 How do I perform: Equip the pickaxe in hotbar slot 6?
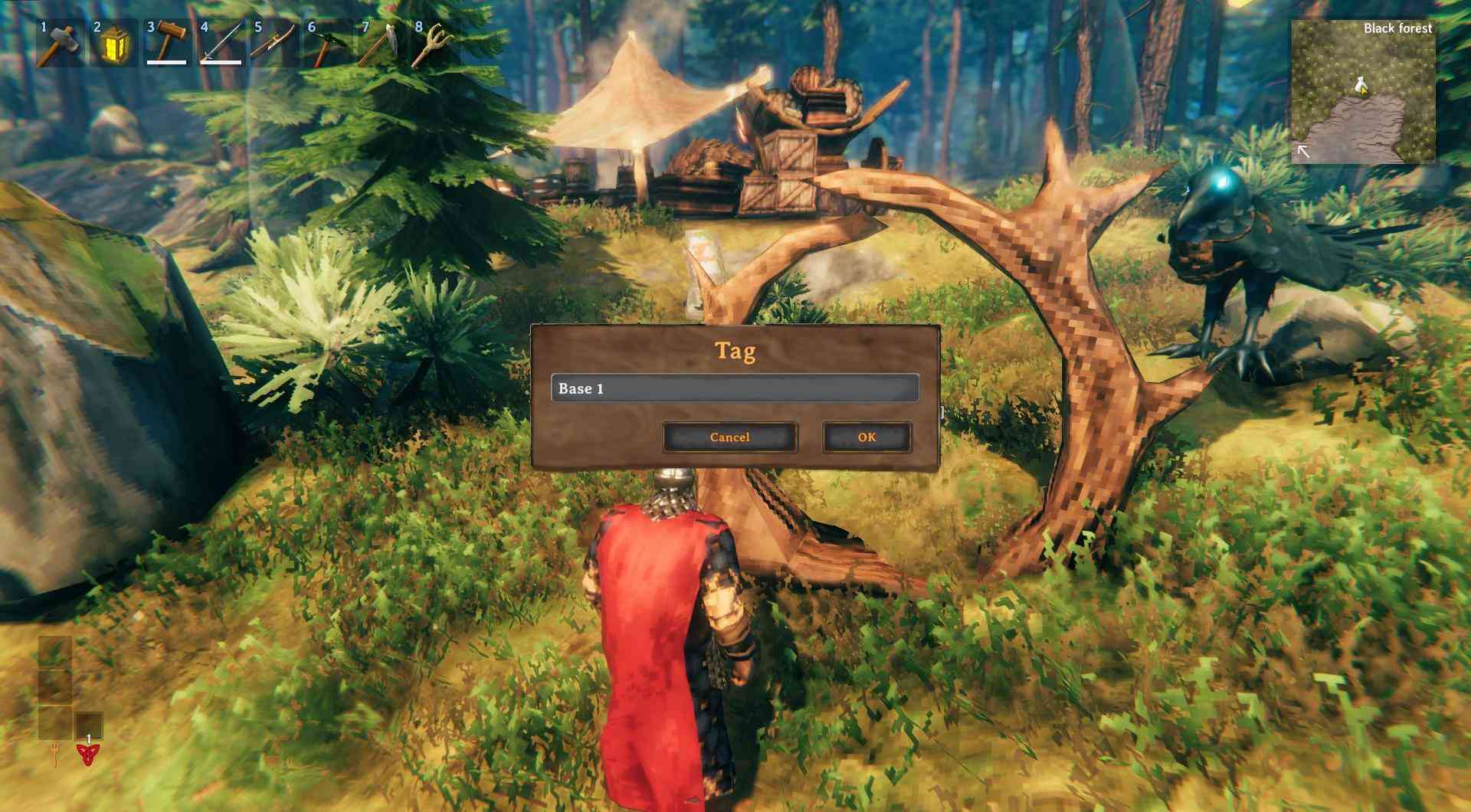tap(325, 43)
